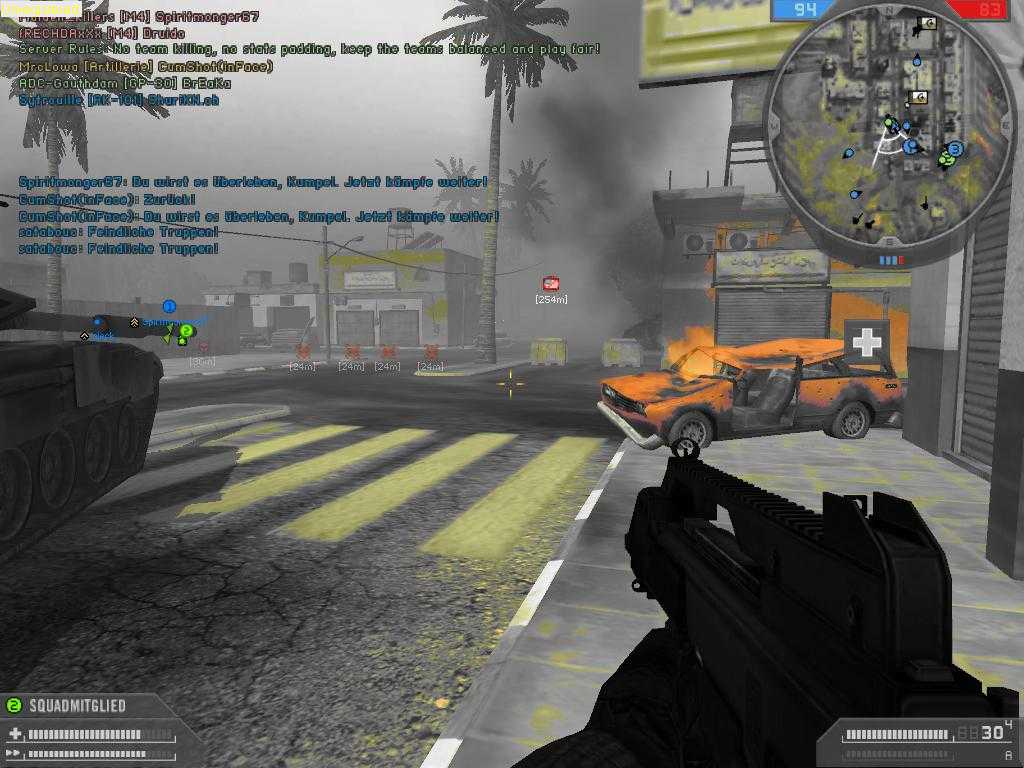The width and height of the screenshot is (1024, 768).
Task: Click the blue squad leader marker numbered 1
Action: coord(169,307)
